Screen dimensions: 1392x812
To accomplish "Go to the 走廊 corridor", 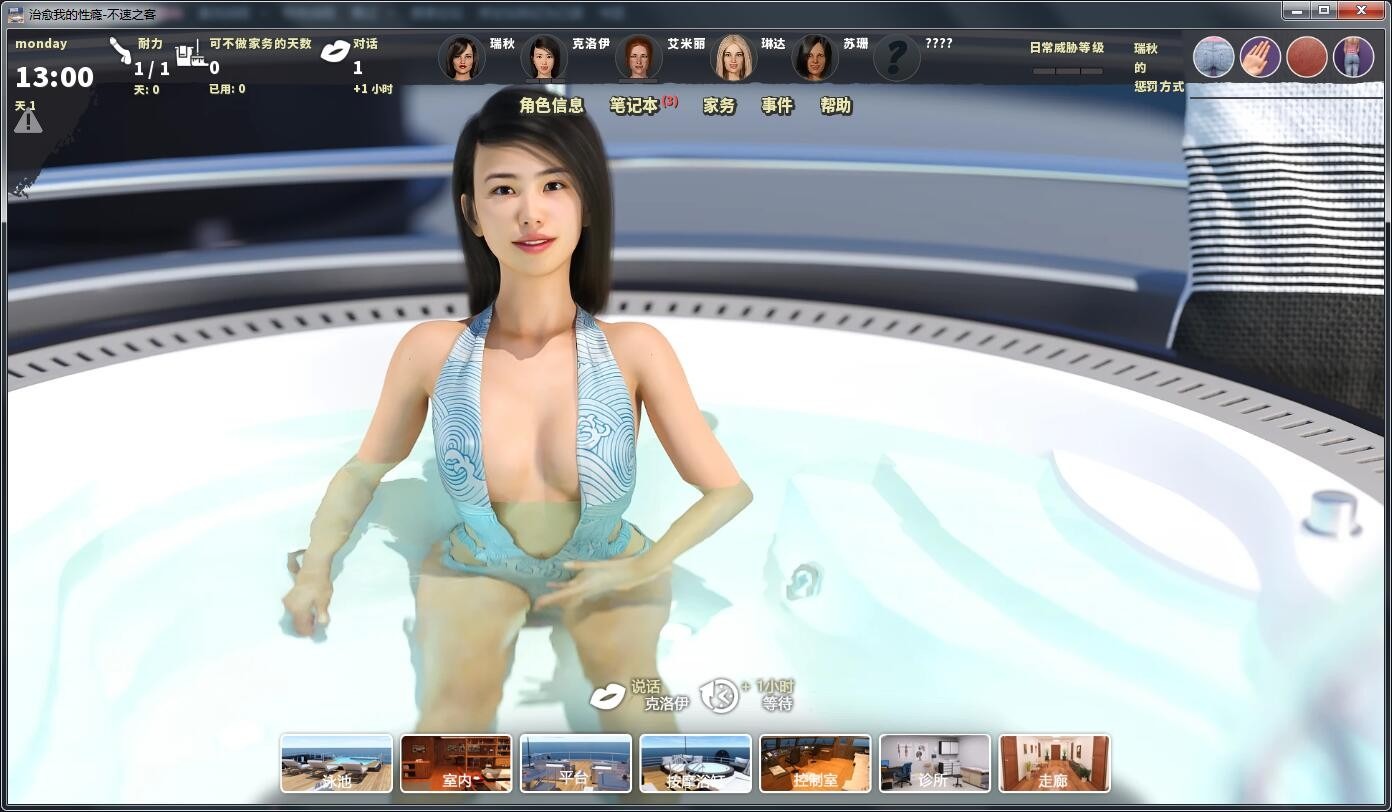I will click(1054, 763).
